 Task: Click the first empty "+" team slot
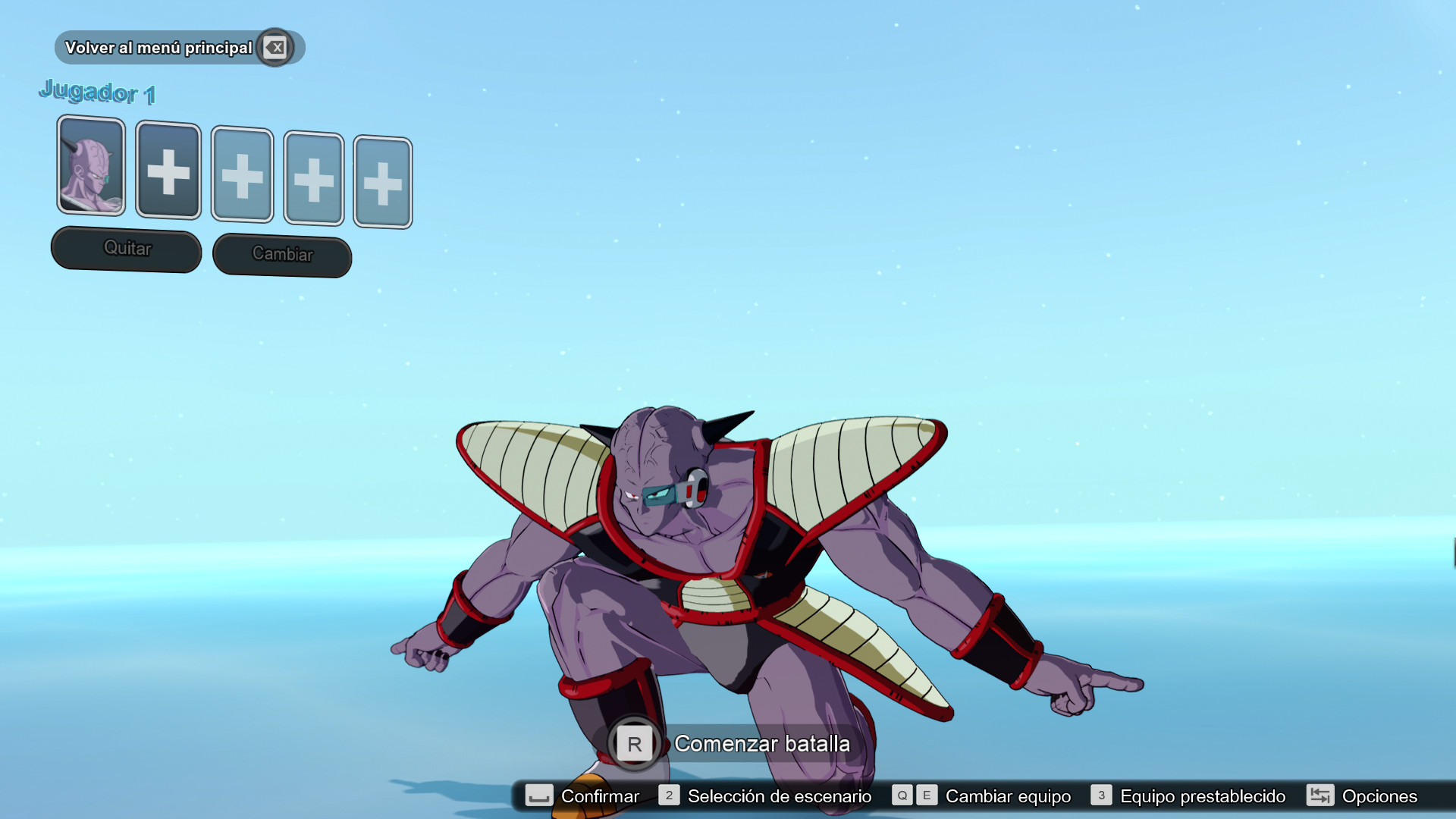[168, 172]
